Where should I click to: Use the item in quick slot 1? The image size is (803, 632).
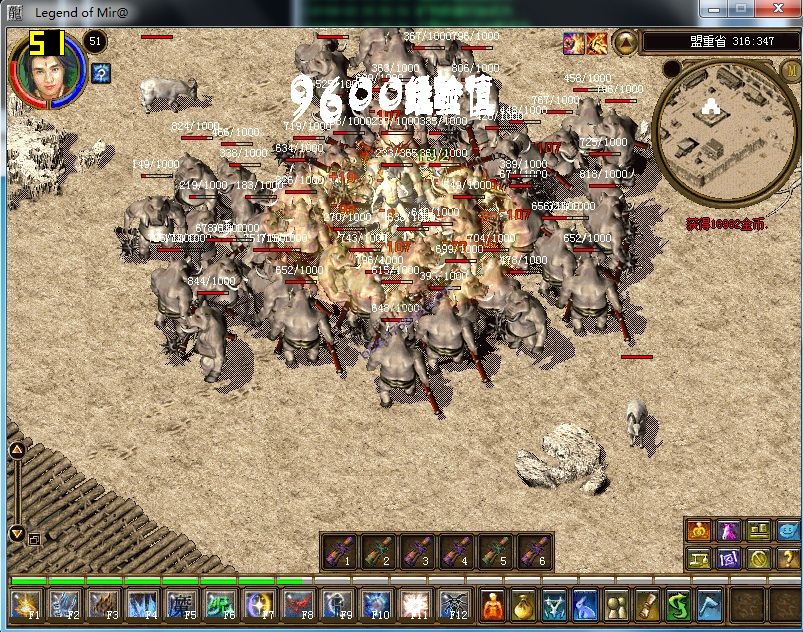[x=341, y=552]
